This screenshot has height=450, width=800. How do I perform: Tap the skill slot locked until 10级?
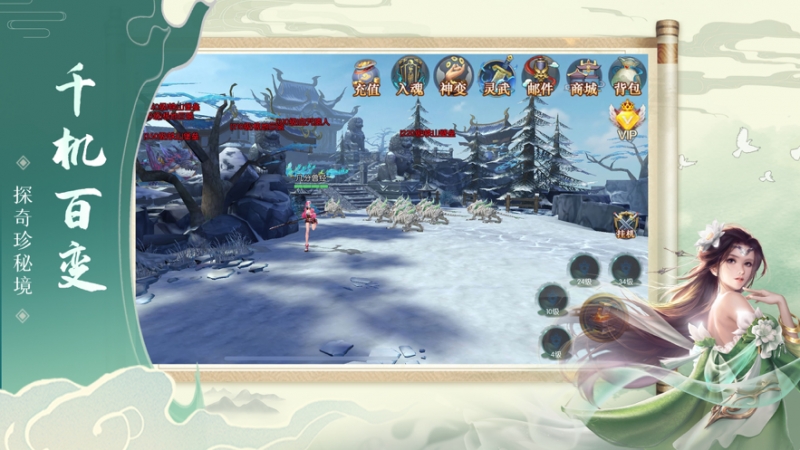click(x=551, y=299)
